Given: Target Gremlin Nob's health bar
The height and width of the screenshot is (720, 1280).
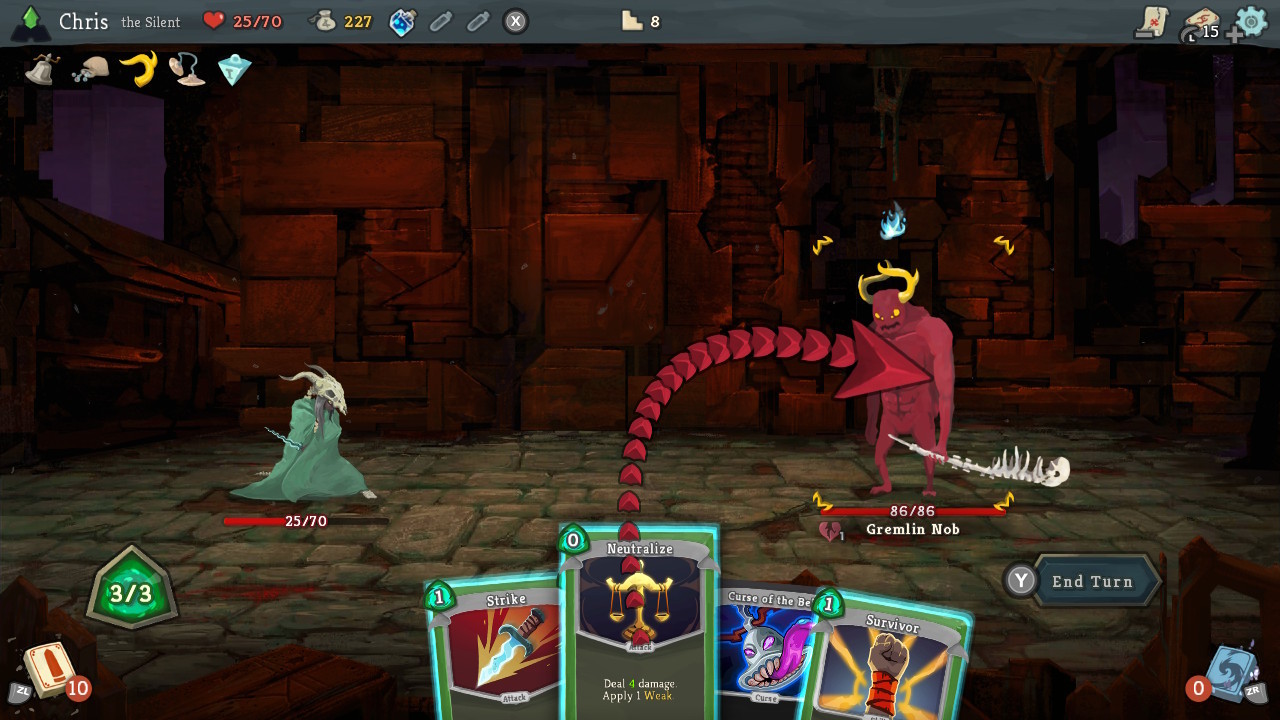Looking at the screenshot, I should coord(913,510).
